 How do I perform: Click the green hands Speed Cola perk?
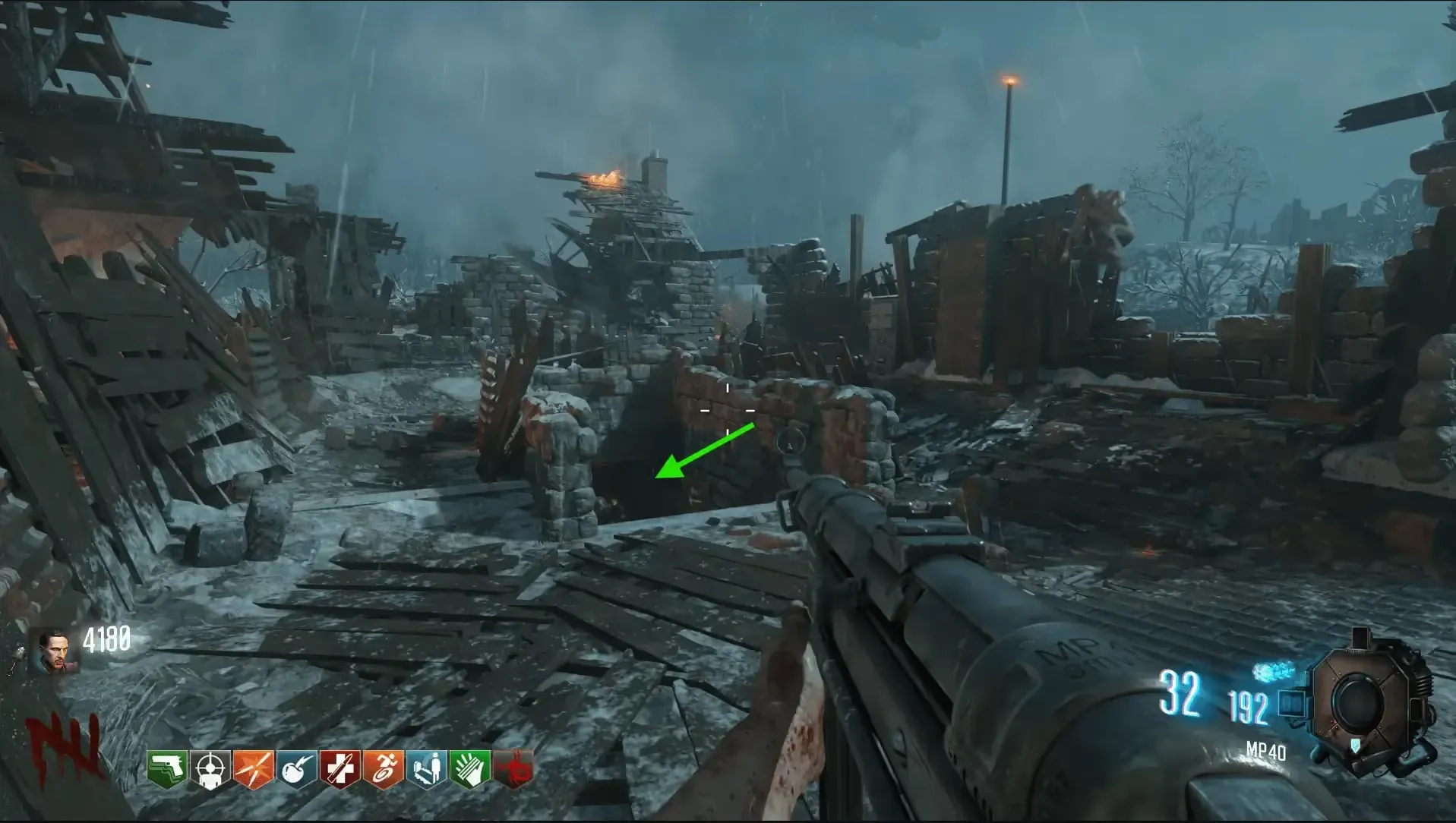[470, 770]
